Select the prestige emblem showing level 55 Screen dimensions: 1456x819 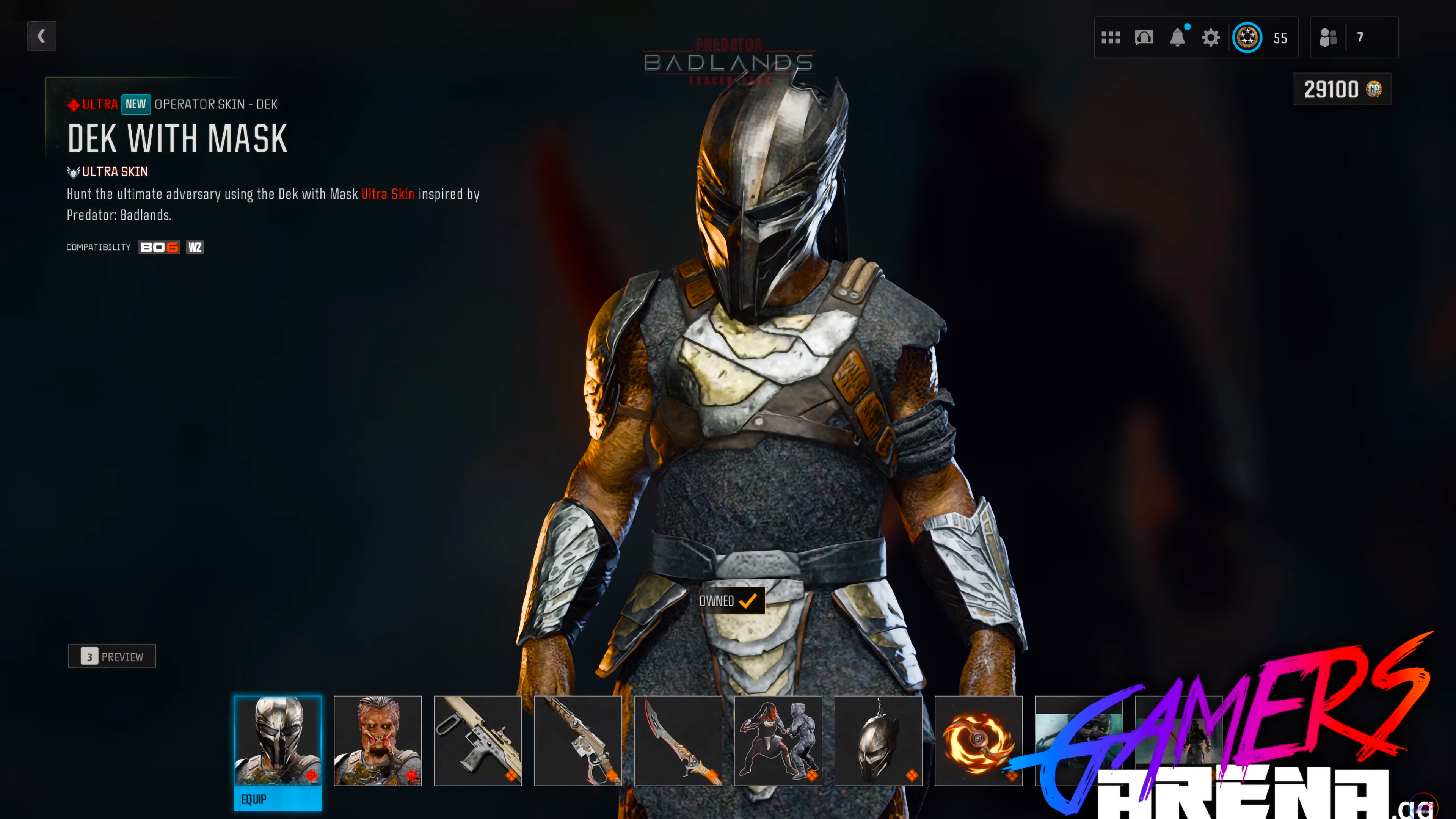(1249, 37)
